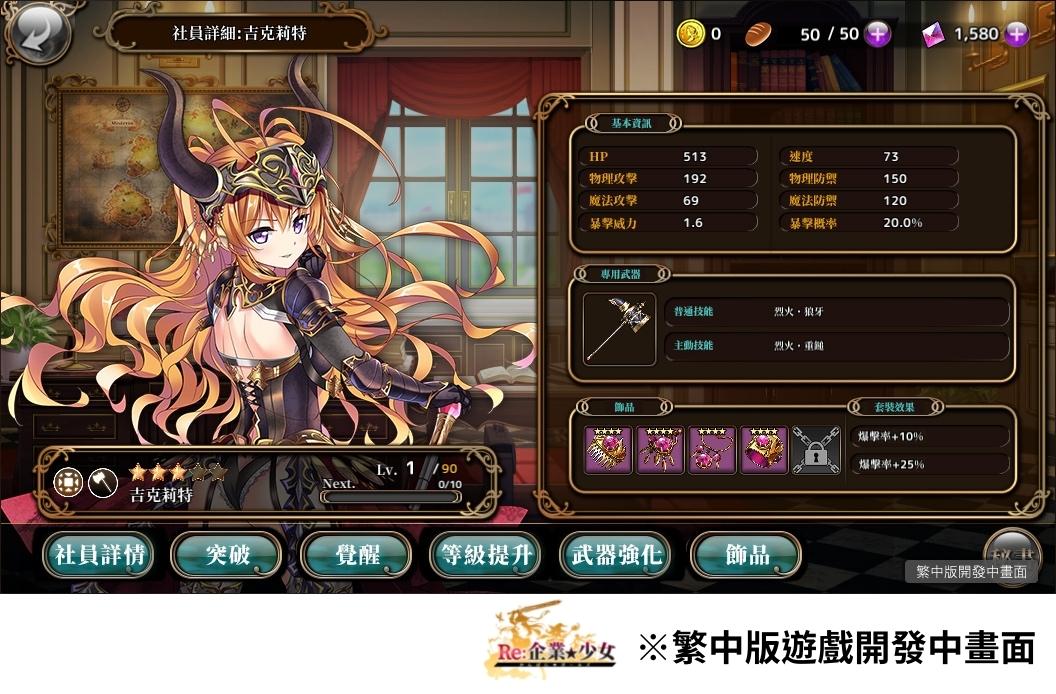
Task: View the 主動技能 烈火・重錘 skill row
Action: point(836,346)
